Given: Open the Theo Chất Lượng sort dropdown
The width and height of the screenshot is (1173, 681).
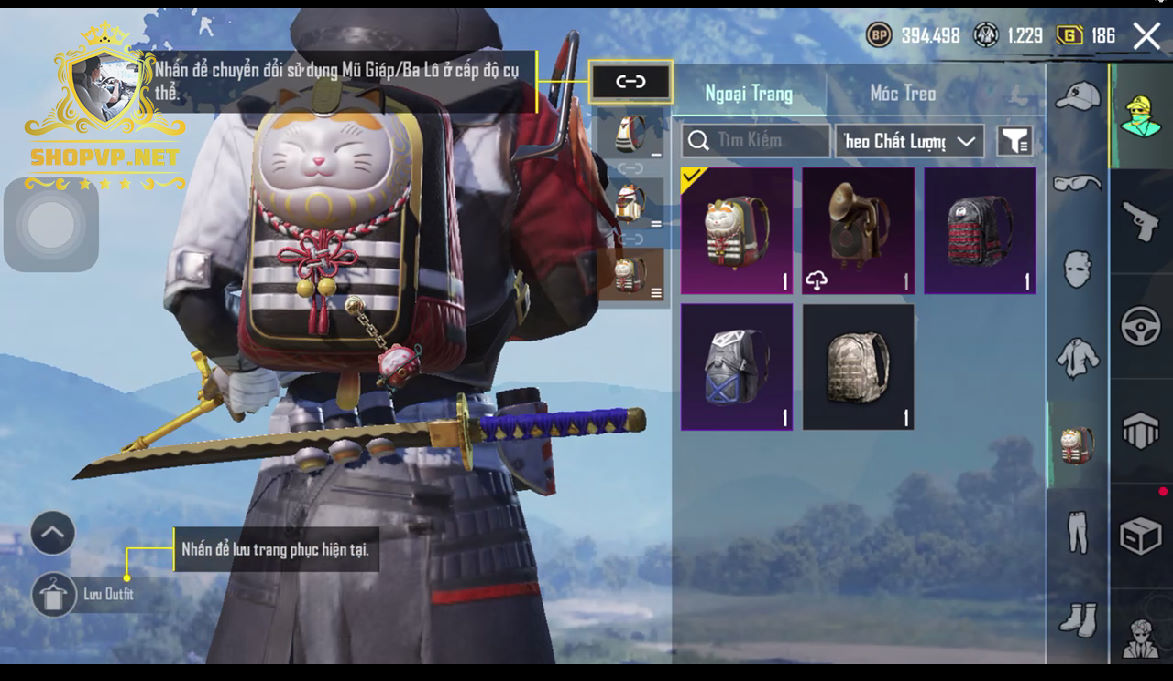Looking at the screenshot, I should (909, 141).
